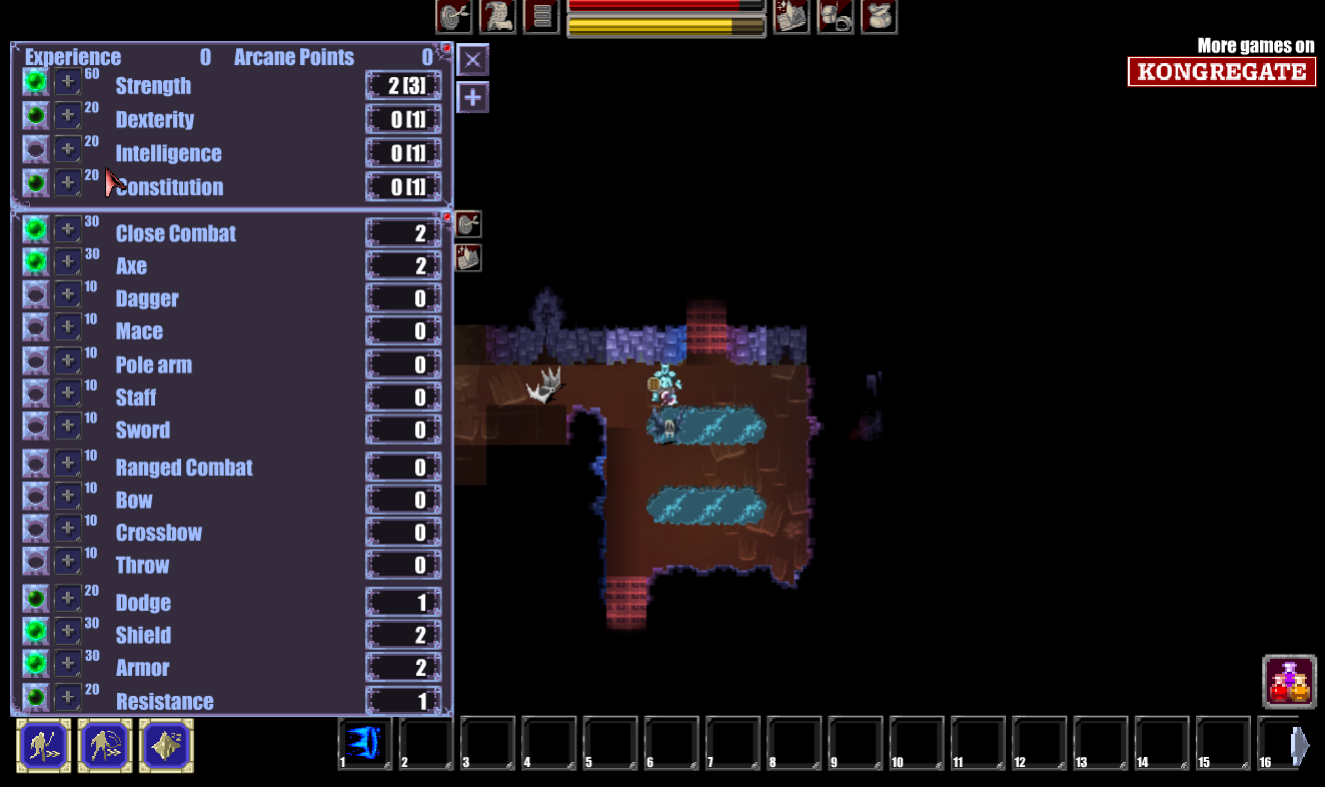Close the character stats panel
The height and width of the screenshot is (787, 1325).
[473, 60]
